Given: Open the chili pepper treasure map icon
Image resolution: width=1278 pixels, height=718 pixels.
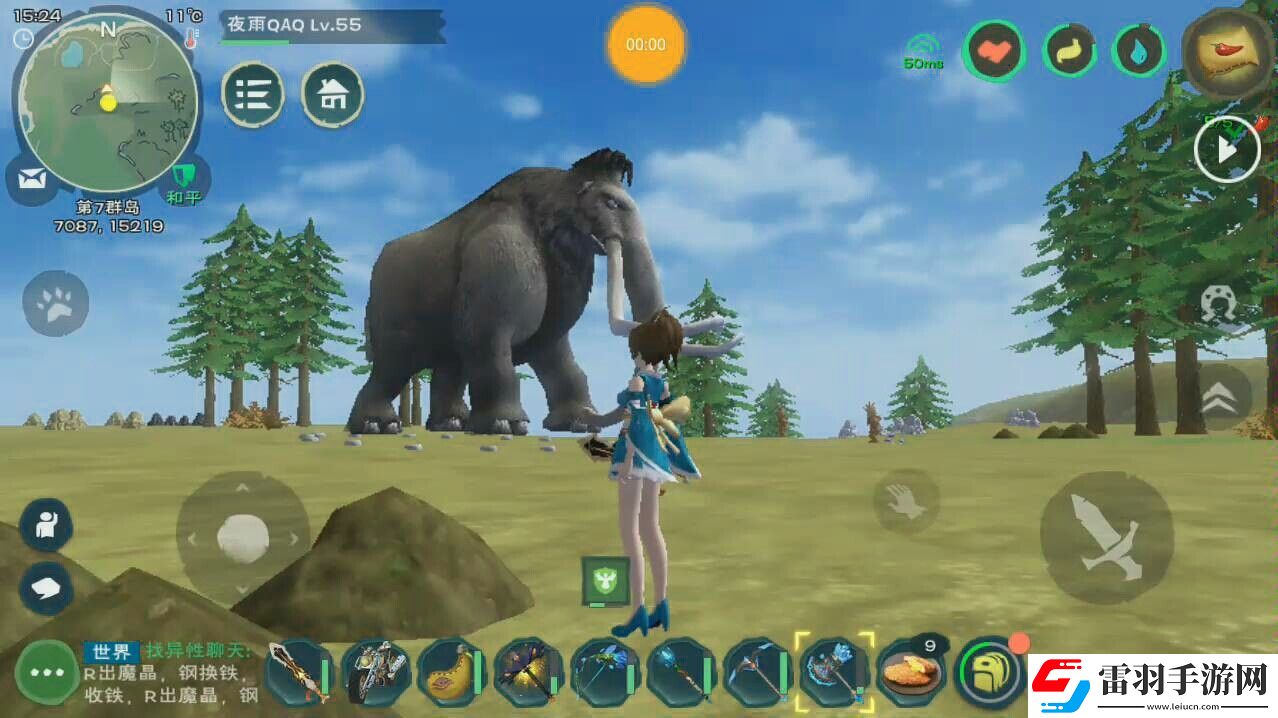Looking at the screenshot, I should pos(1228,52).
